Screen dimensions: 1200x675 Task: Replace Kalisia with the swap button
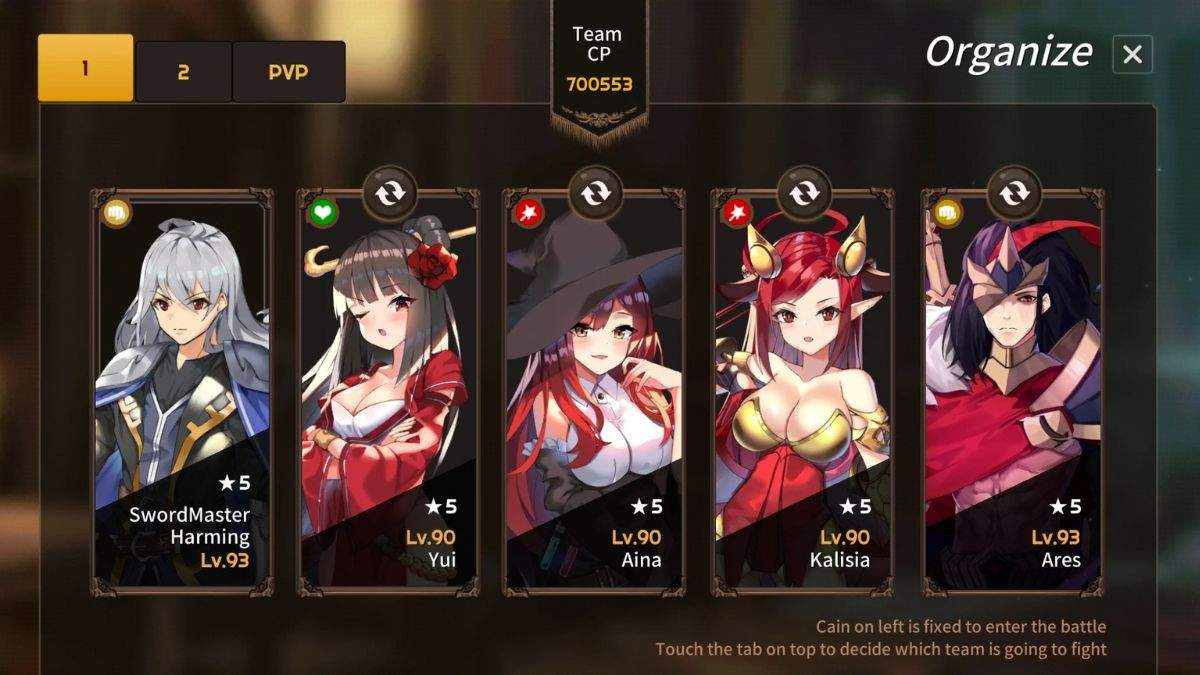click(804, 192)
